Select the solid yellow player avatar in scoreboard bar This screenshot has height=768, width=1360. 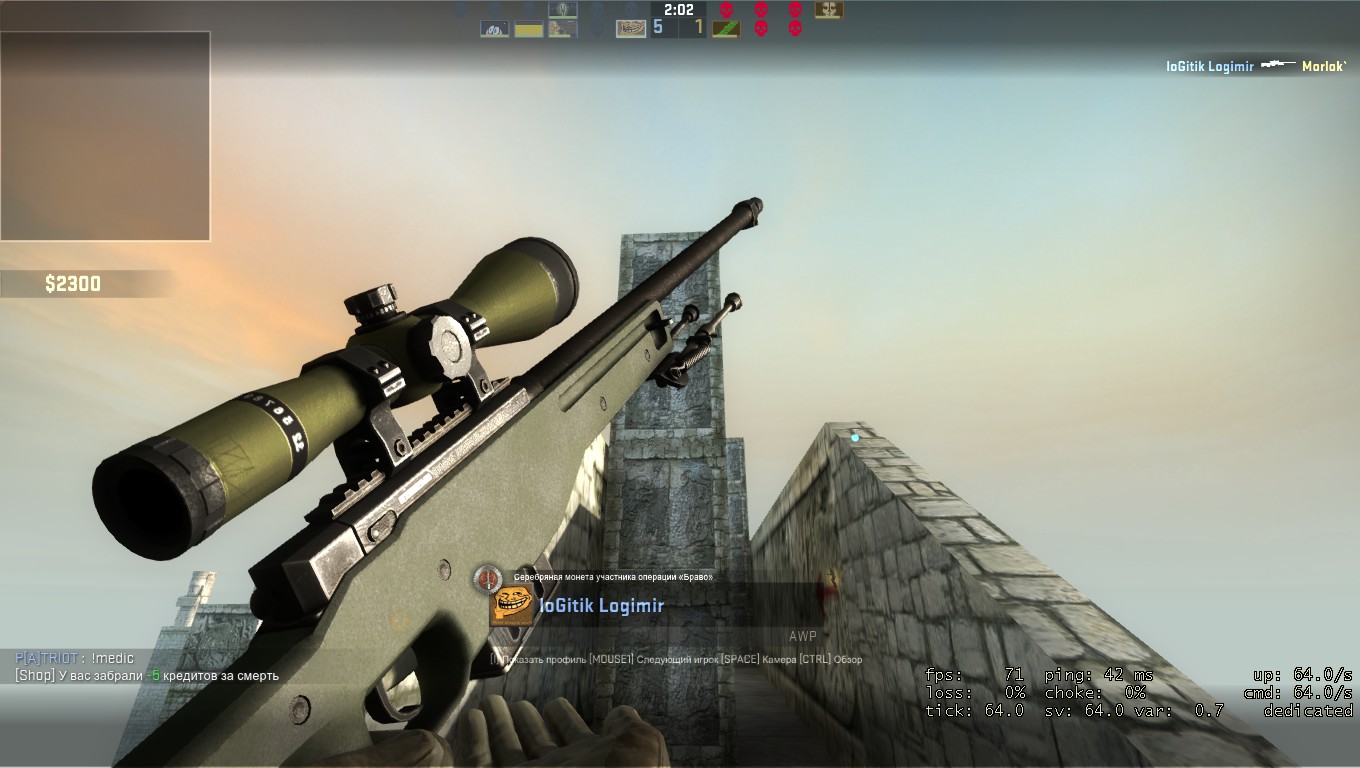click(x=528, y=29)
